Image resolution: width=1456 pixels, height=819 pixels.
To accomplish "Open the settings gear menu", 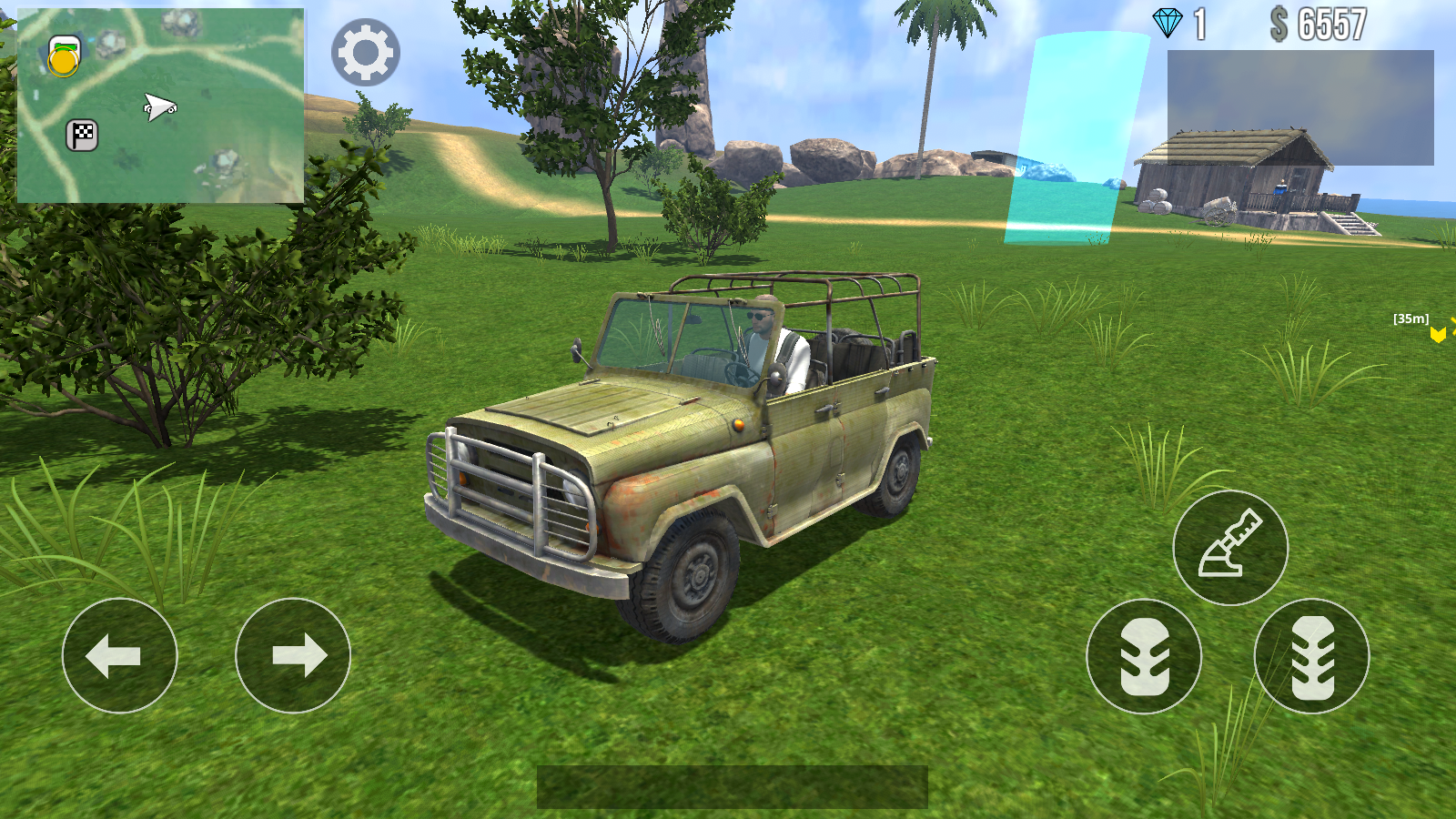I will point(364,52).
